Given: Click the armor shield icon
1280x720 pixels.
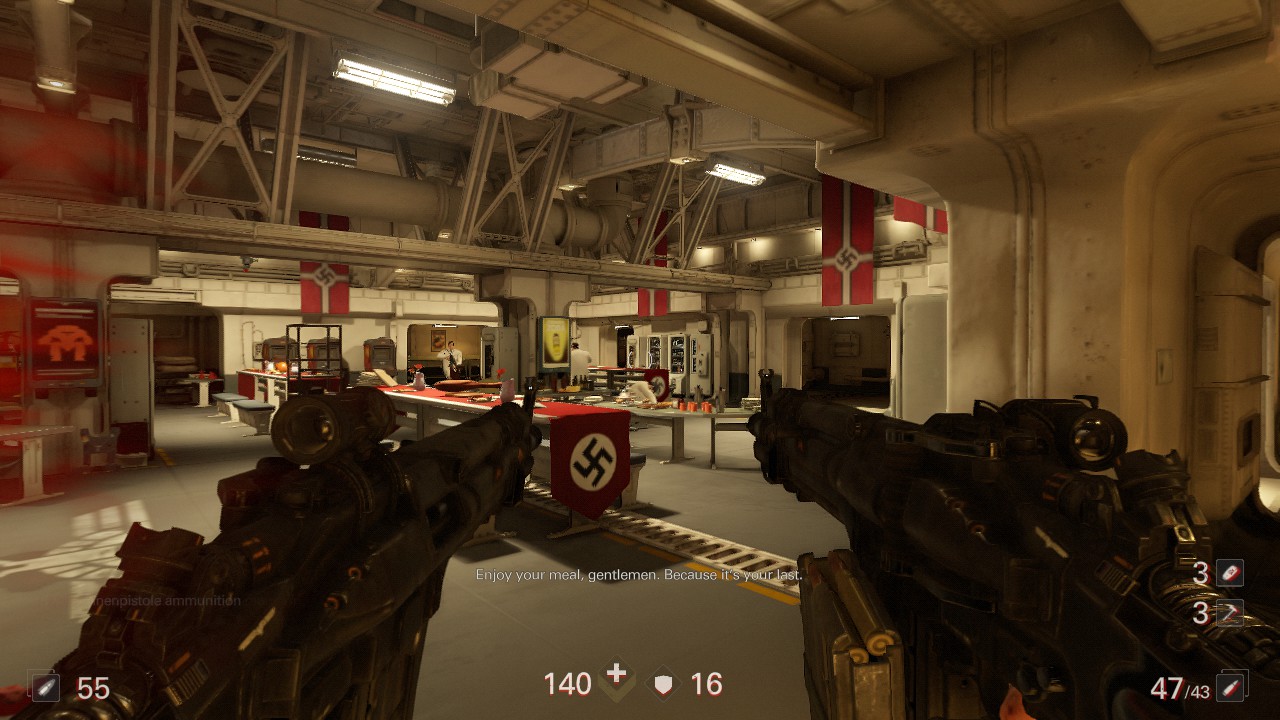Looking at the screenshot, I should [663, 684].
